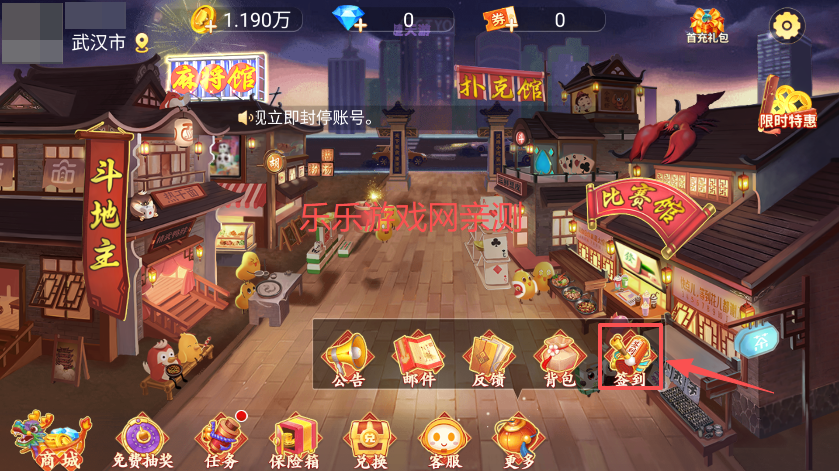The image size is (839, 471).
Task: Open the 反馈 feedback form
Action: click(x=489, y=358)
